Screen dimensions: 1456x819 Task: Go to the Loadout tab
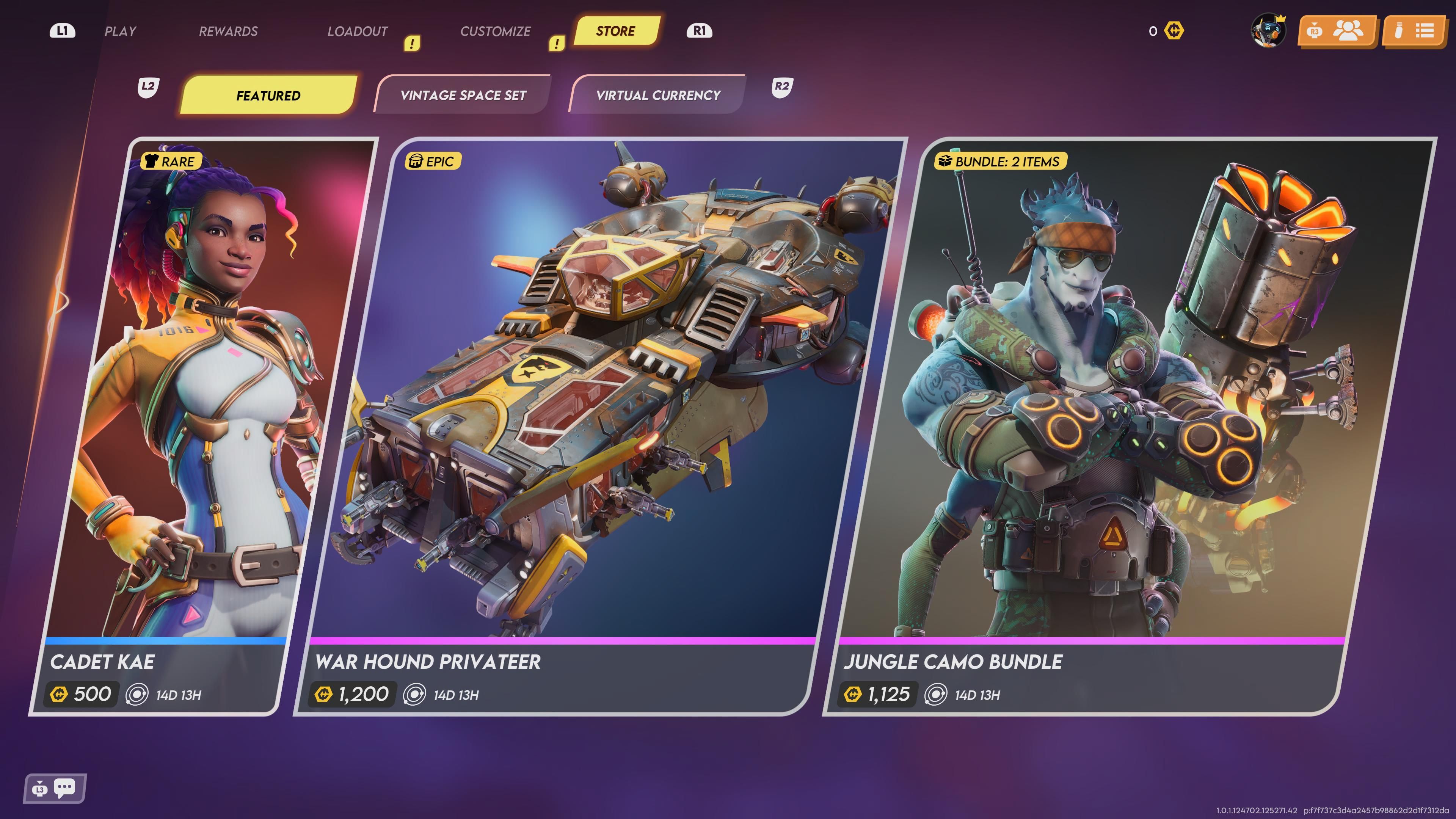click(358, 31)
